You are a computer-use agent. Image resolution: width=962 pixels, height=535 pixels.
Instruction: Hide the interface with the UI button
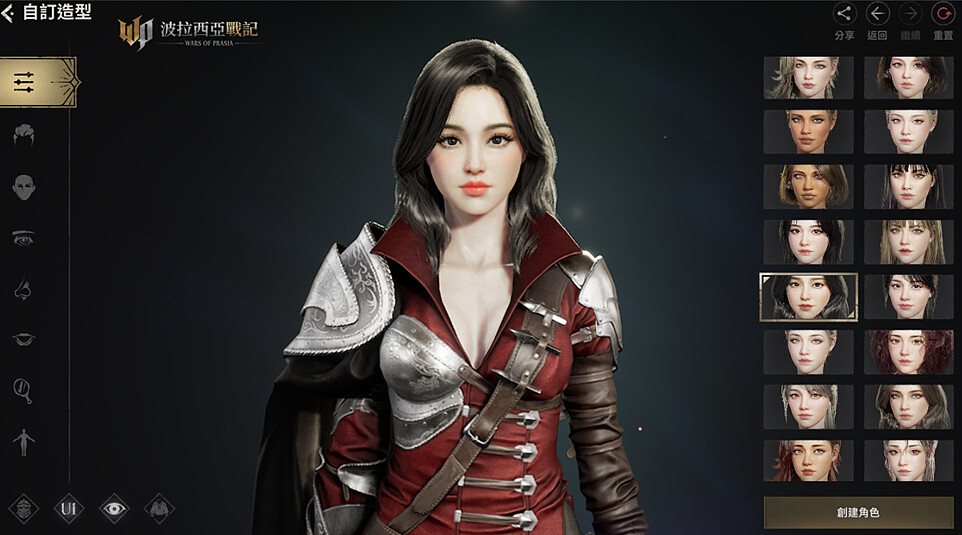tap(69, 509)
